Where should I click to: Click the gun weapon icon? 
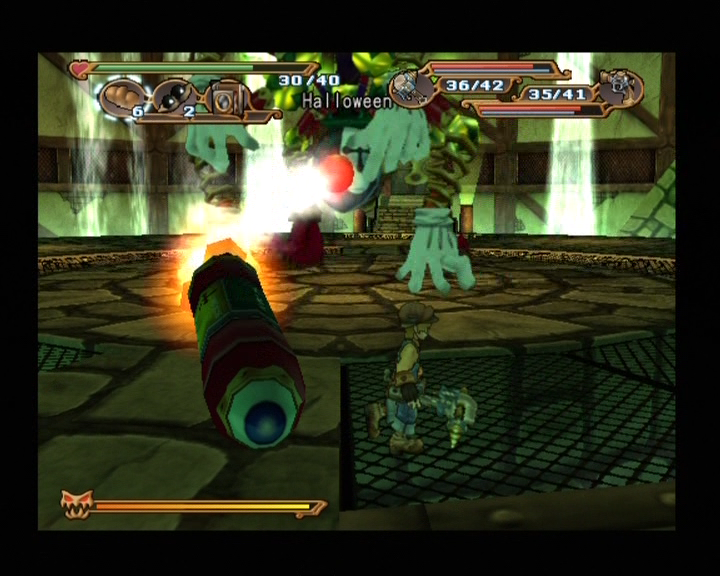pos(622,87)
